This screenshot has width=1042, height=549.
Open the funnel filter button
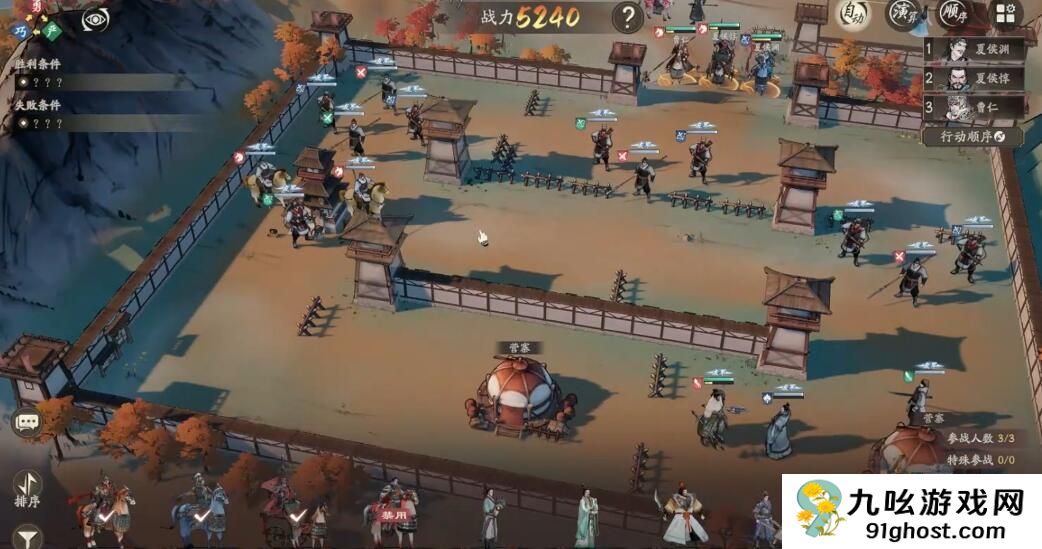coord(28,537)
